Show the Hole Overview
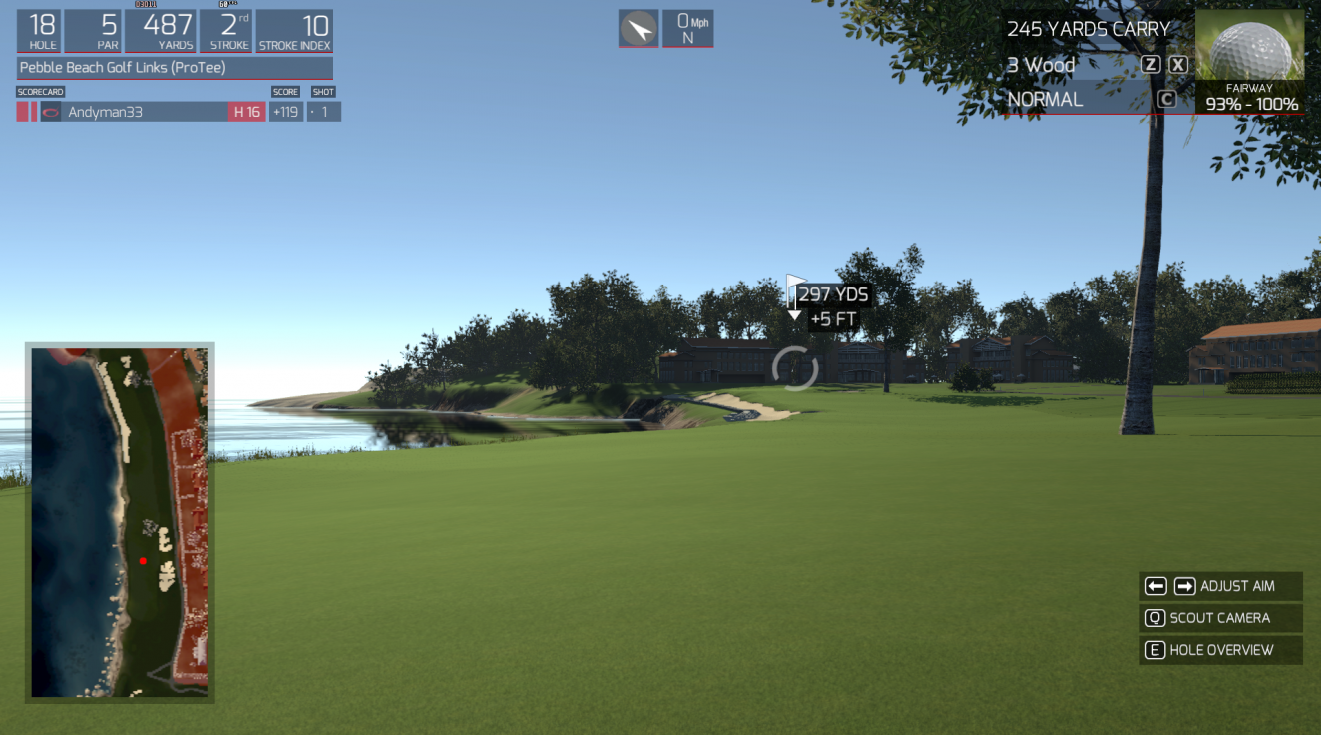Screen dimensions: 1321x735 point(1220,650)
